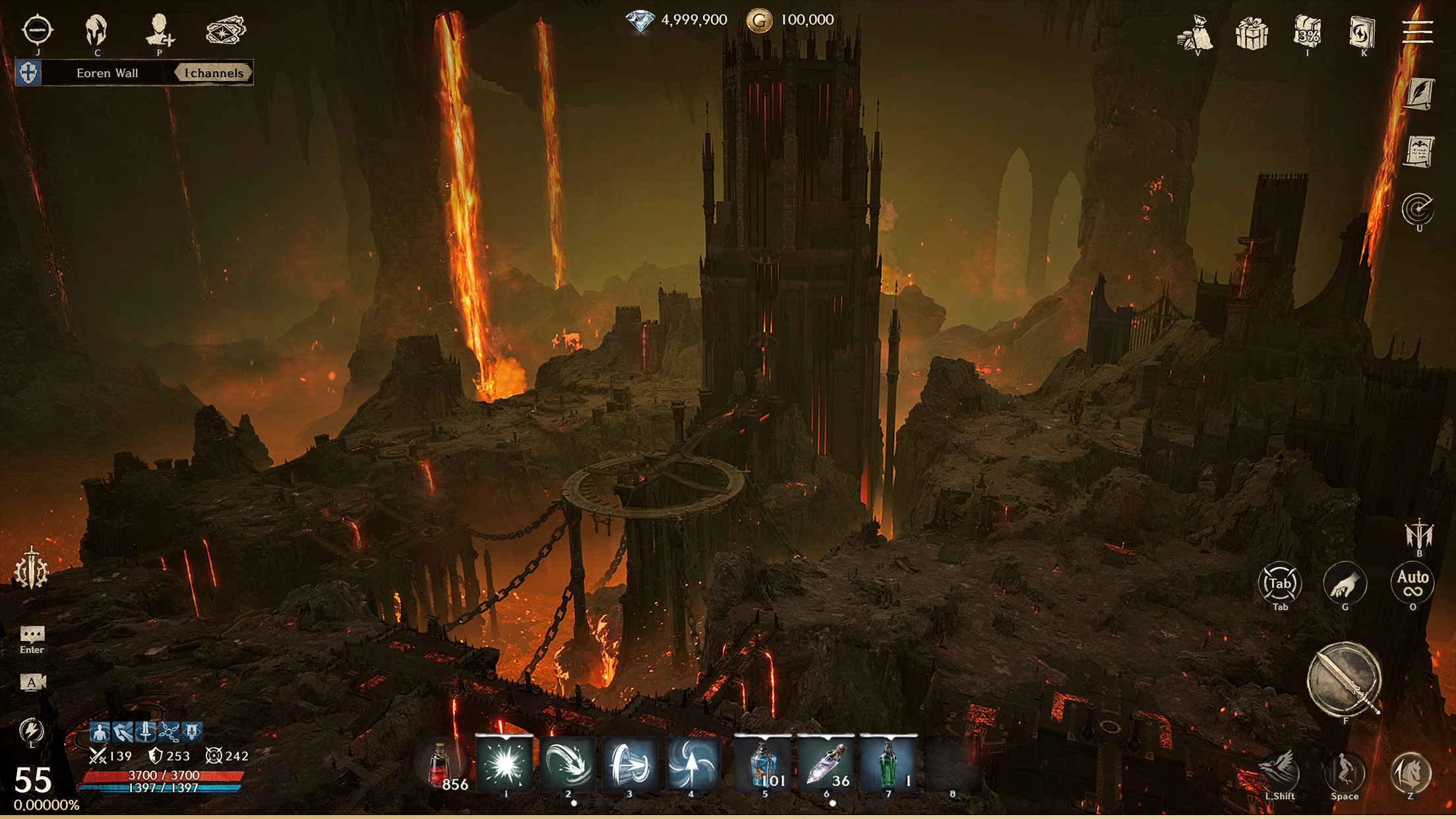The image size is (1456, 819).
Task: Click the Tab target switch button
Action: coord(1279,583)
